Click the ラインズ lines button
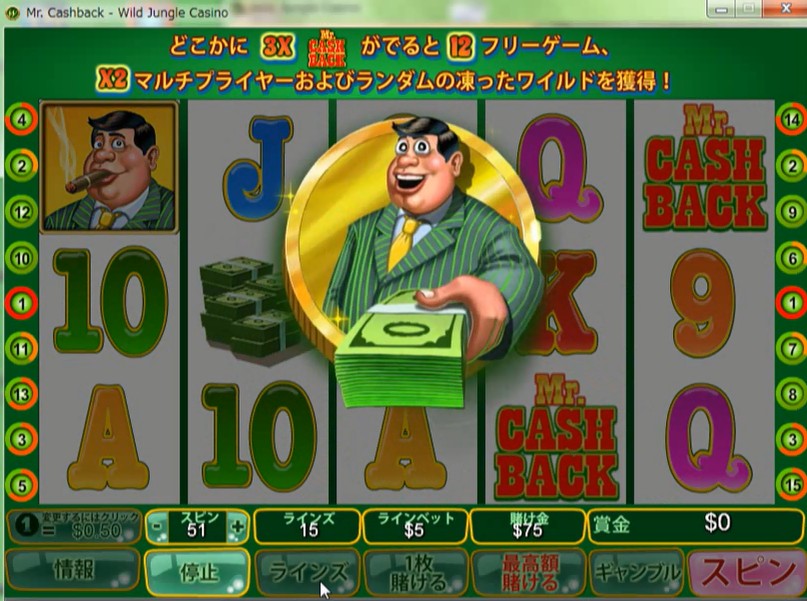Image resolution: width=807 pixels, height=601 pixels. pos(306,572)
